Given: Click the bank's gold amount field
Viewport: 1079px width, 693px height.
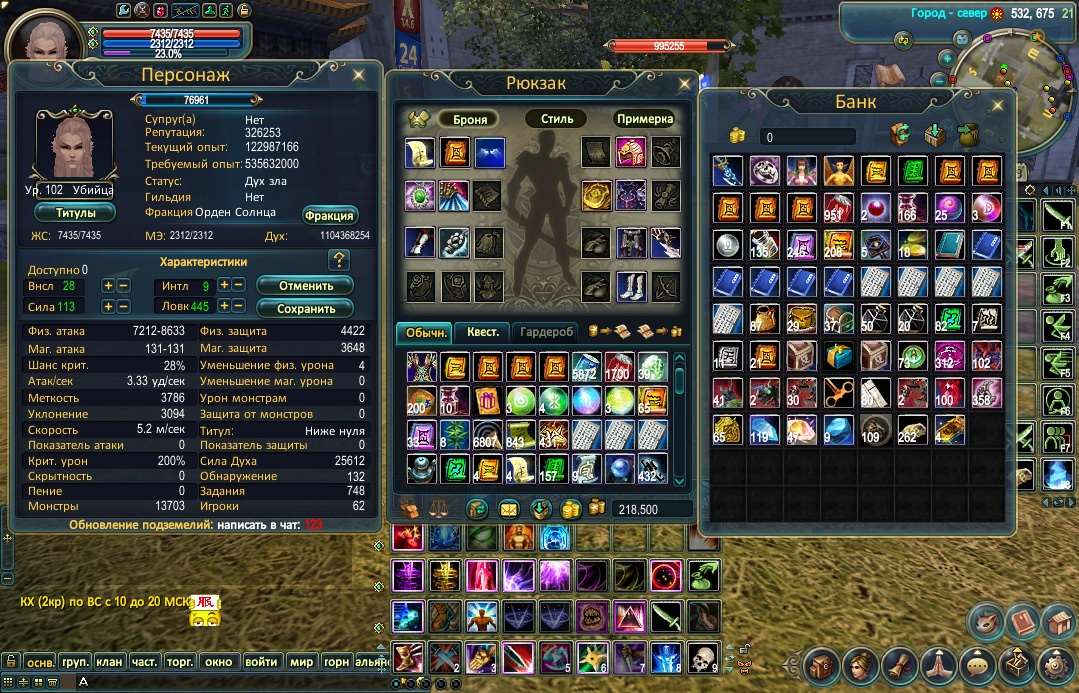Looking at the screenshot, I should coord(808,137).
